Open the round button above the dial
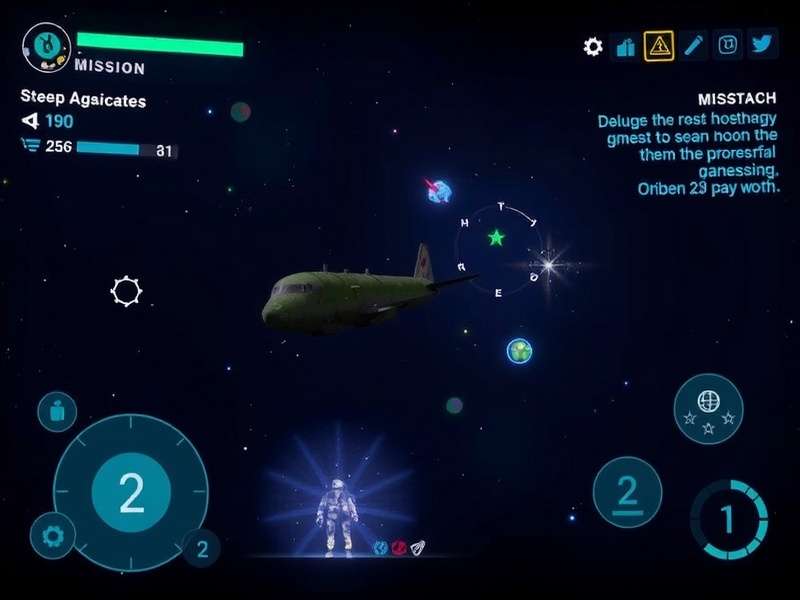Viewport: 800px width, 600px height. pyautogui.click(x=57, y=411)
